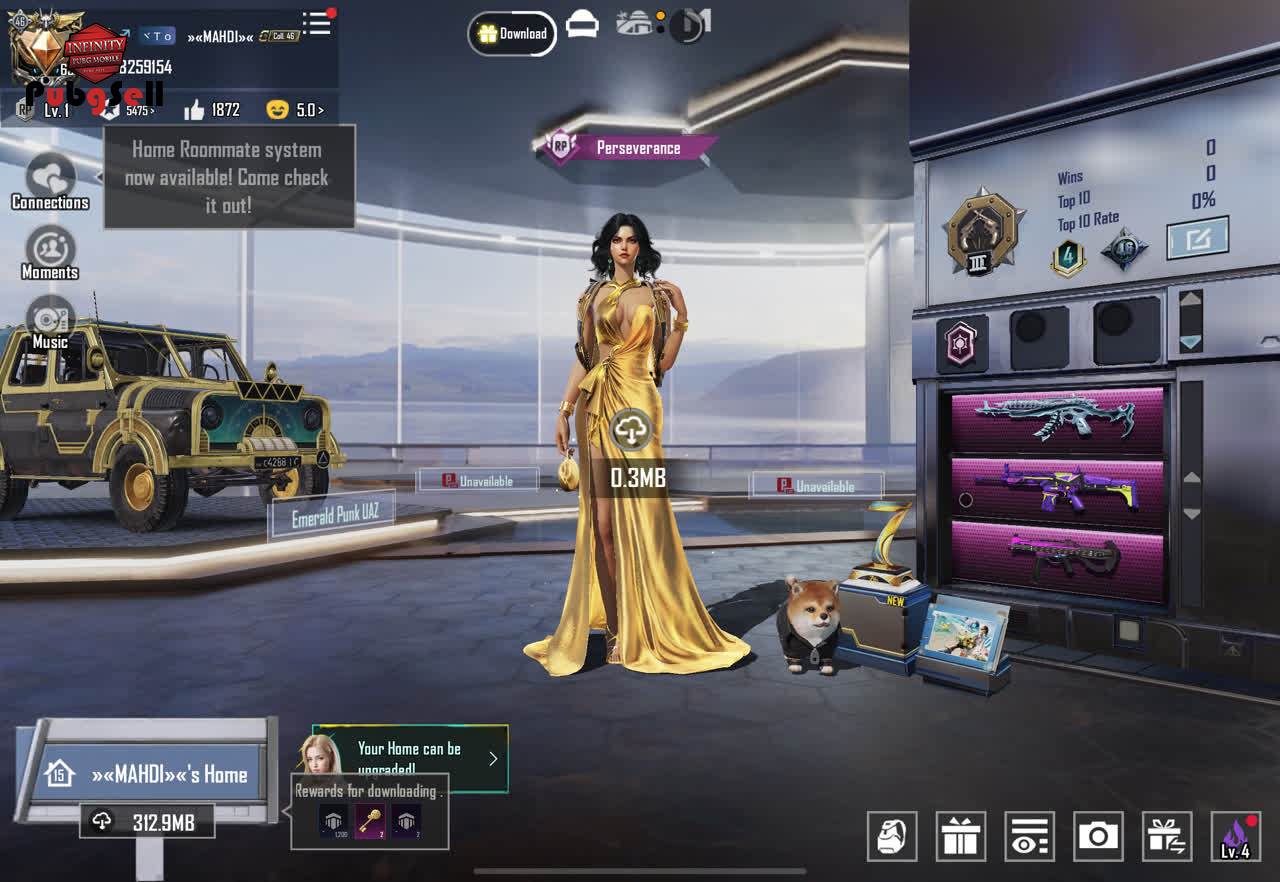
Task: Open the Connections panel
Action: (x=50, y=180)
